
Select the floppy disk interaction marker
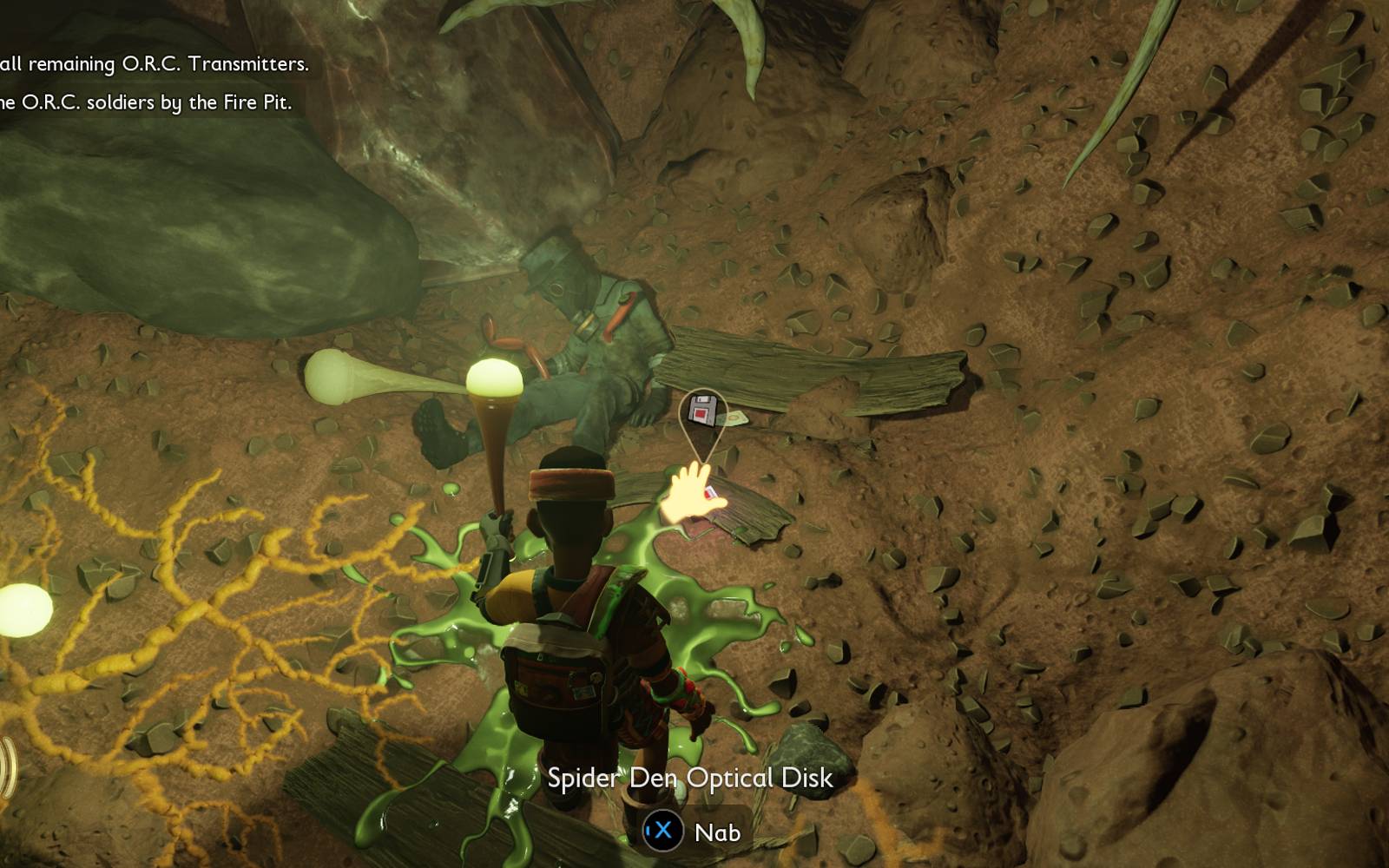pos(702,410)
